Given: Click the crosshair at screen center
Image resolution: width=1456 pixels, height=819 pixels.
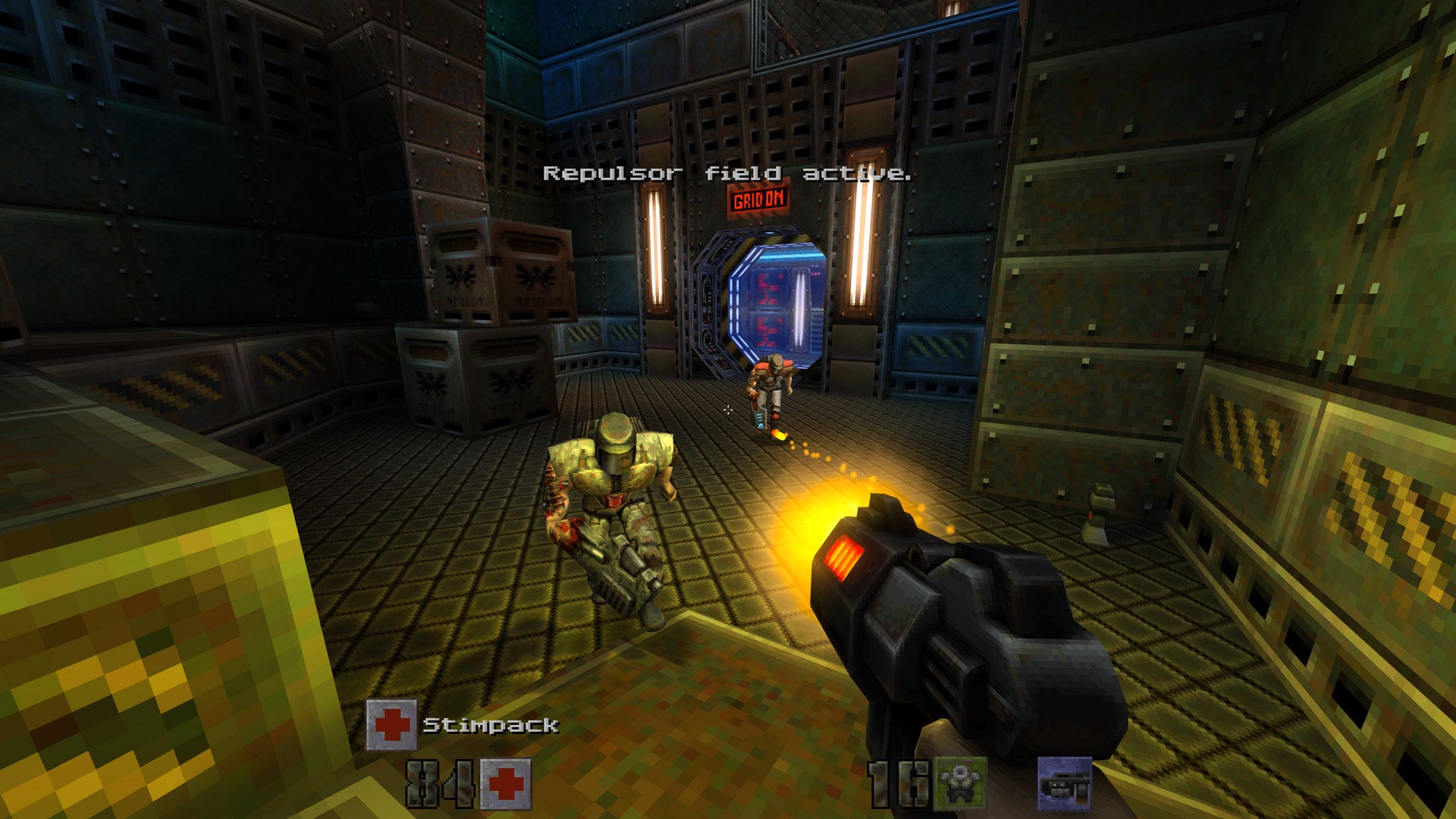Looking at the screenshot, I should (728, 409).
